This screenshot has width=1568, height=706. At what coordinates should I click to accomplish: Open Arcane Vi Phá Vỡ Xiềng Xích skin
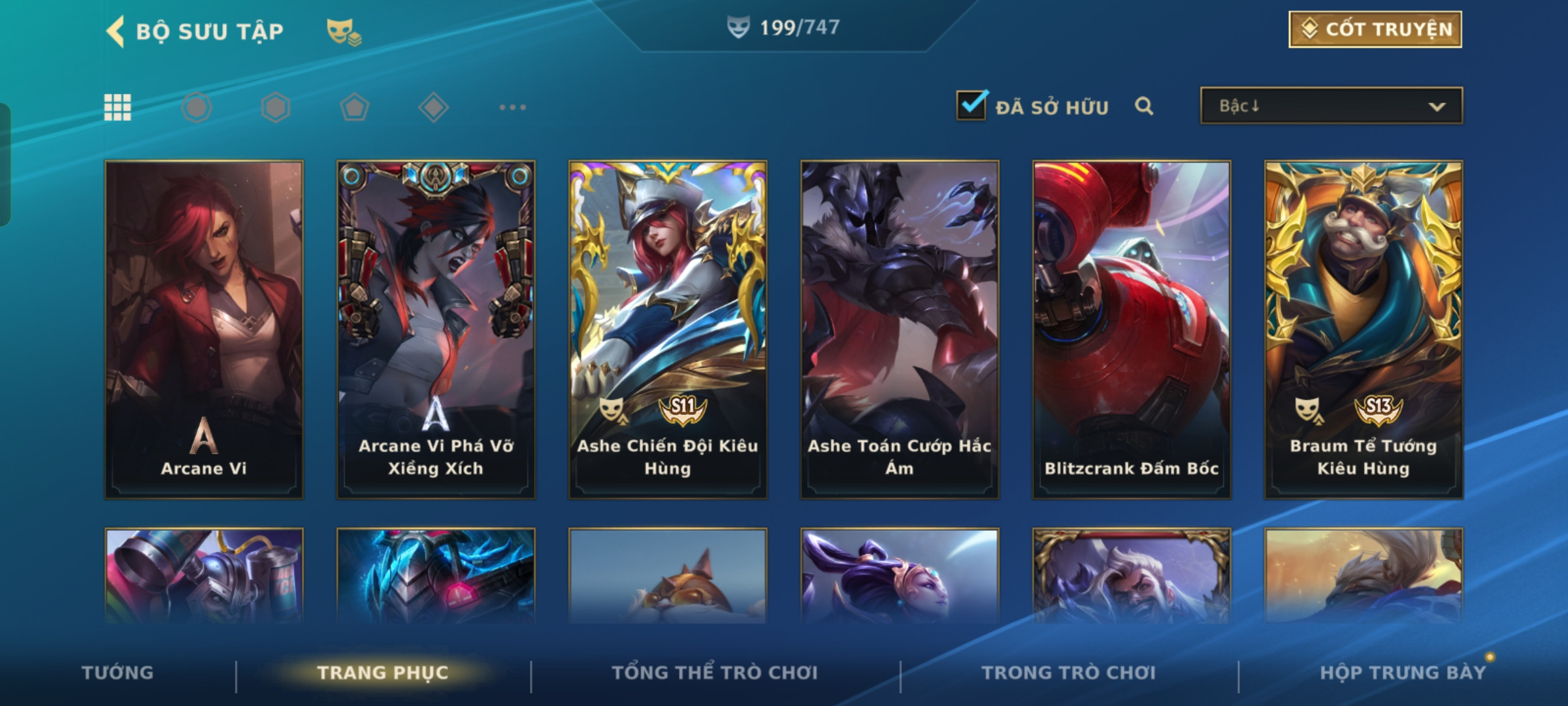pyautogui.click(x=436, y=329)
